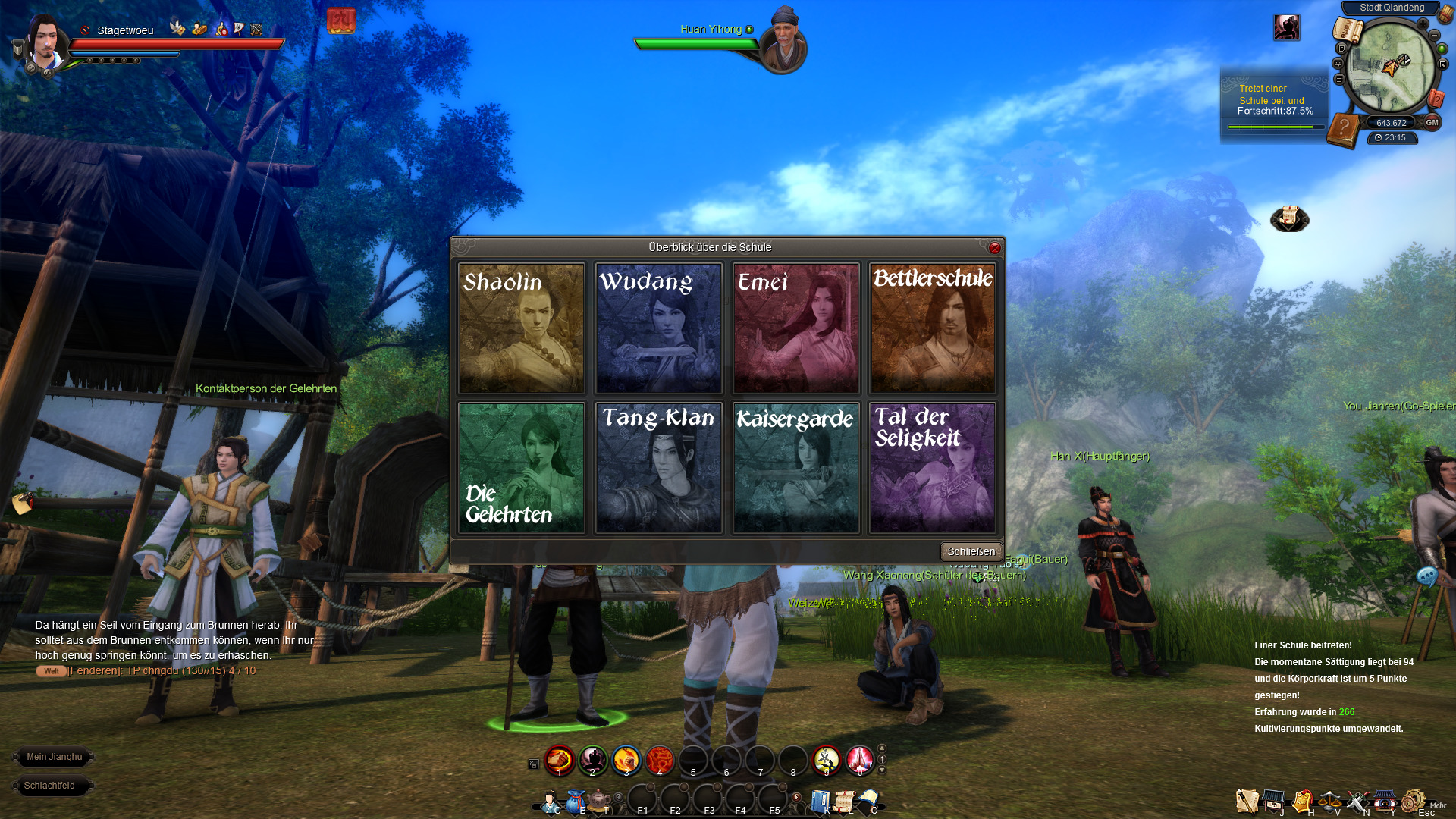Click the question mark help book
The width and height of the screenshot is (1456, 819).
point(1343,129)
